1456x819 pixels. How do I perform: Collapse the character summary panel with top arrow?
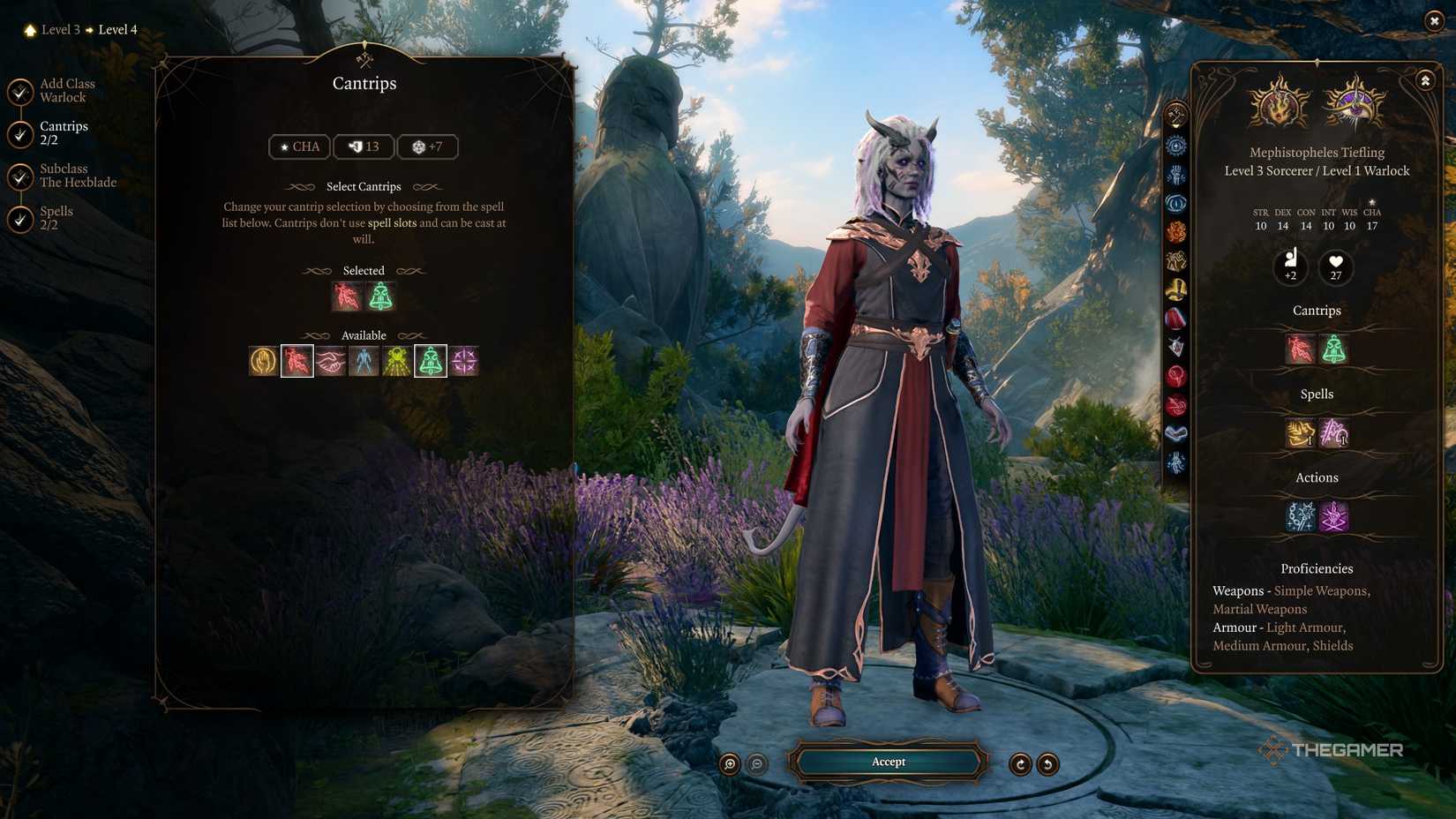point(1424,80)
